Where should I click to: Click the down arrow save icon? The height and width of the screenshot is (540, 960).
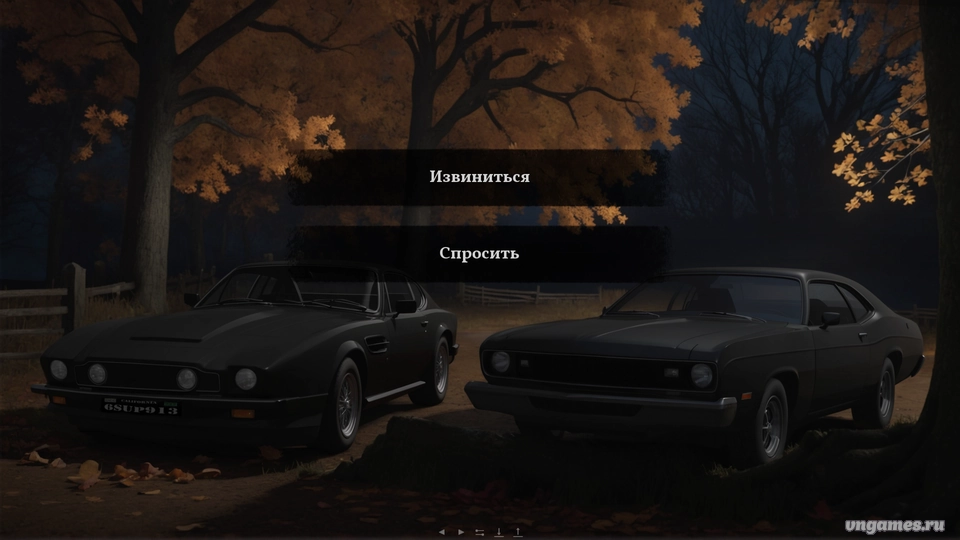499,531
